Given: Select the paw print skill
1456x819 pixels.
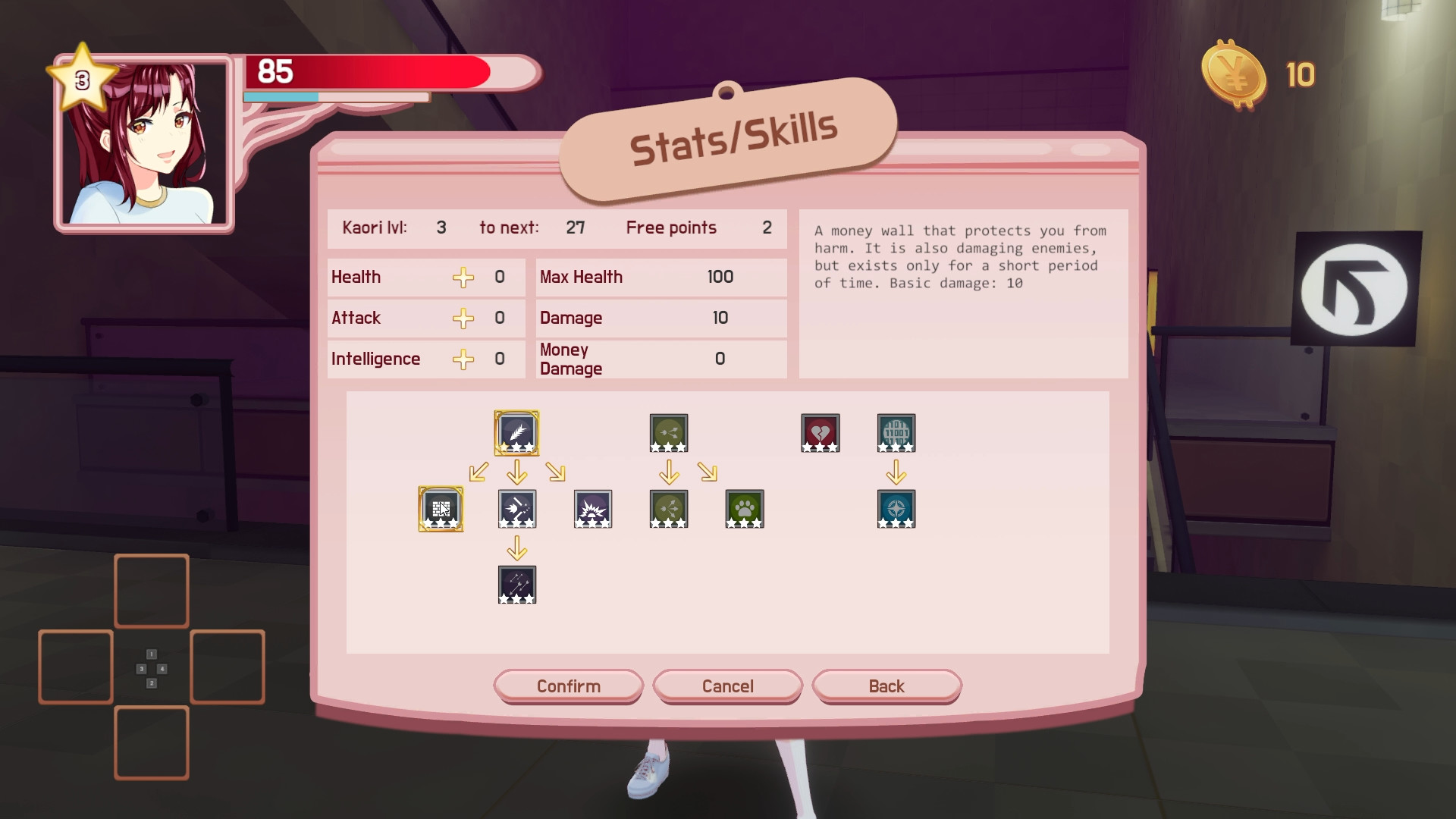Looking at the screenshot, I should click(744, 509).
